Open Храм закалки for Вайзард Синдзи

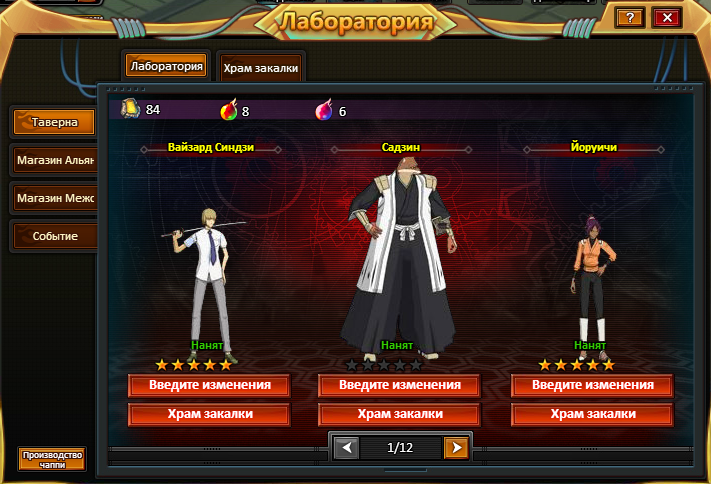pyautogui.click(x=208, y=414)
